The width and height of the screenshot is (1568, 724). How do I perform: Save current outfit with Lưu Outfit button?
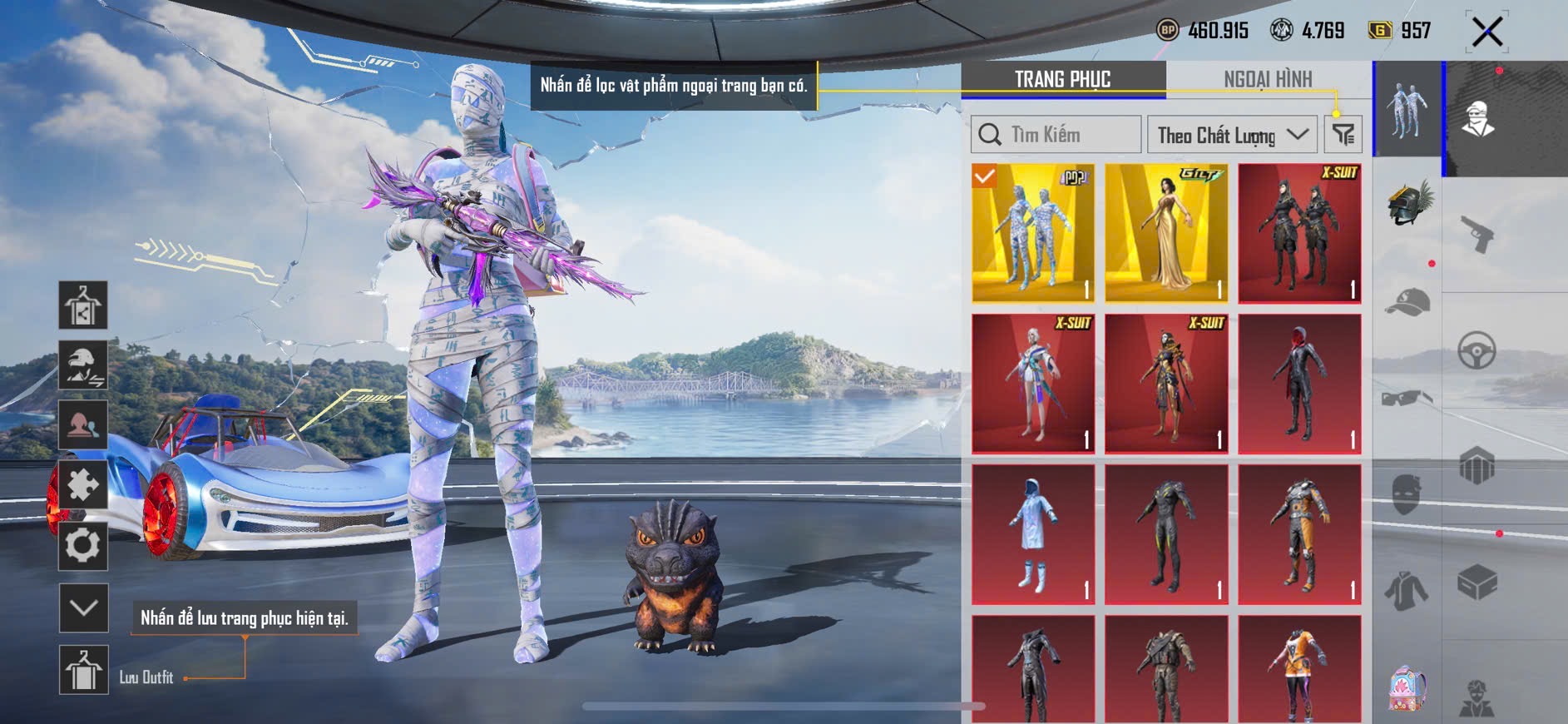[84, 670]
